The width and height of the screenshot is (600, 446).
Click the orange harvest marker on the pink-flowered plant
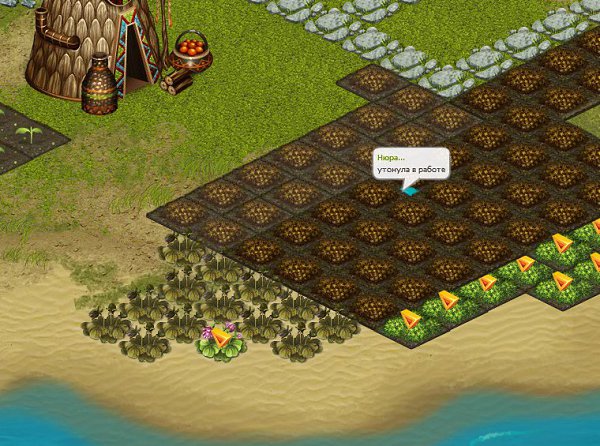tap(222, 340)
